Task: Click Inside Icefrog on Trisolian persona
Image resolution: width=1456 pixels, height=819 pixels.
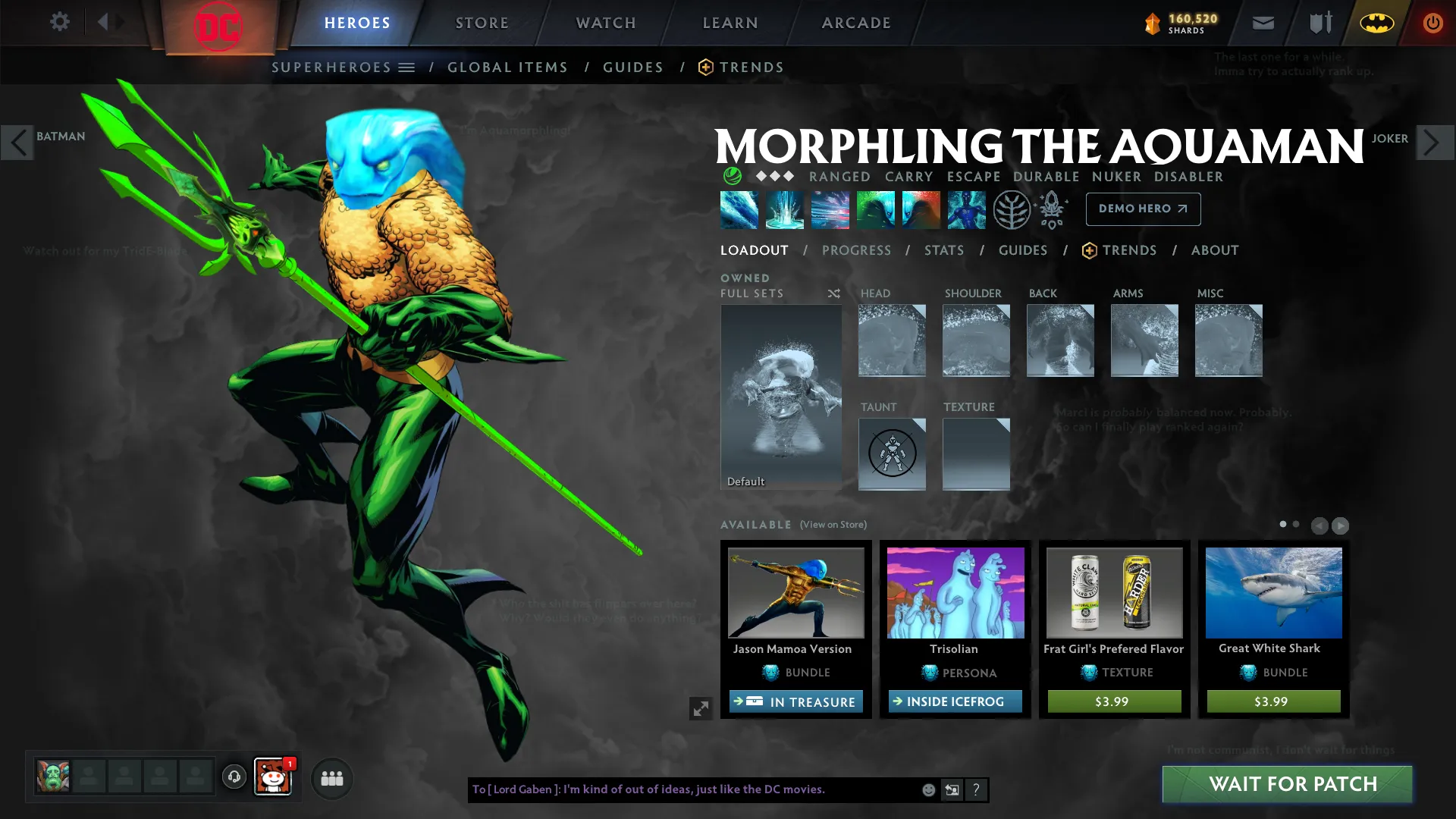Action: tap(955, 702)
